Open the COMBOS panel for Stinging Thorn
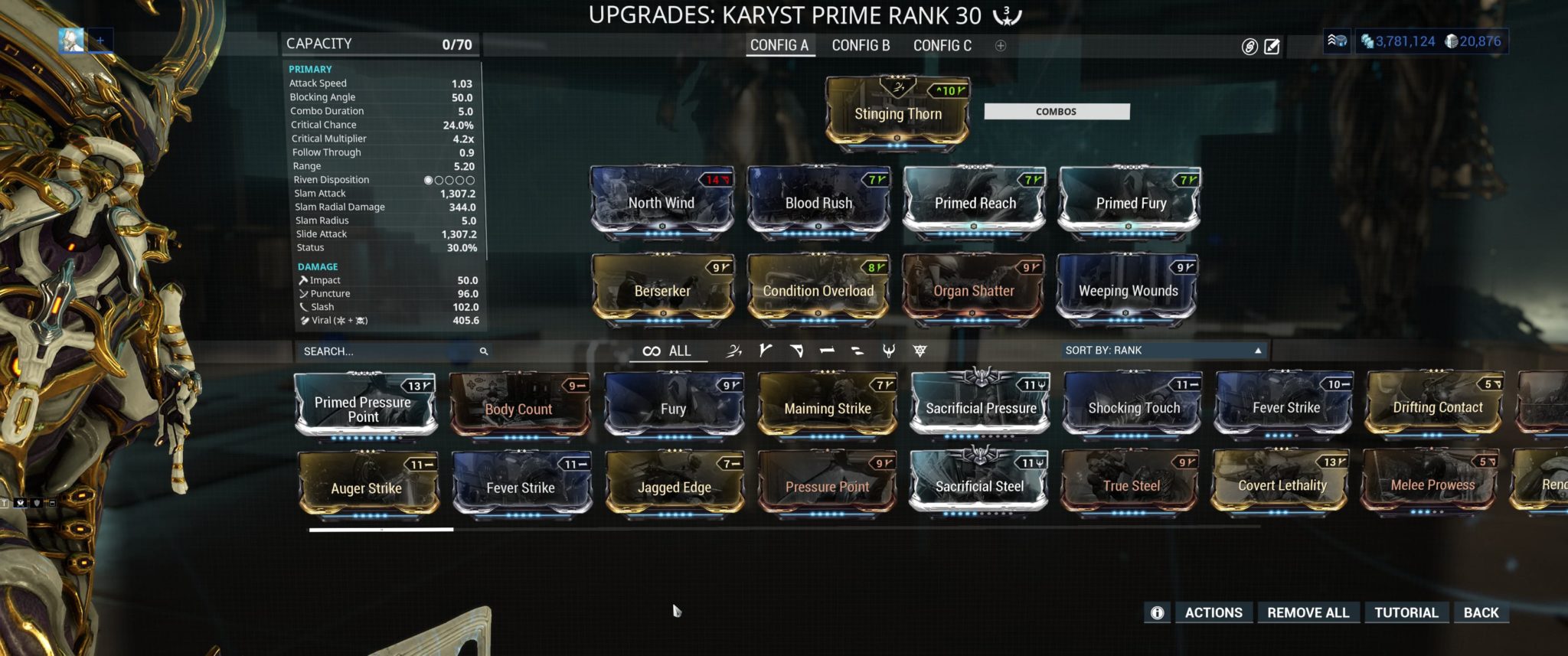Screen dimensions: 1568x656 pos(1056,111)
